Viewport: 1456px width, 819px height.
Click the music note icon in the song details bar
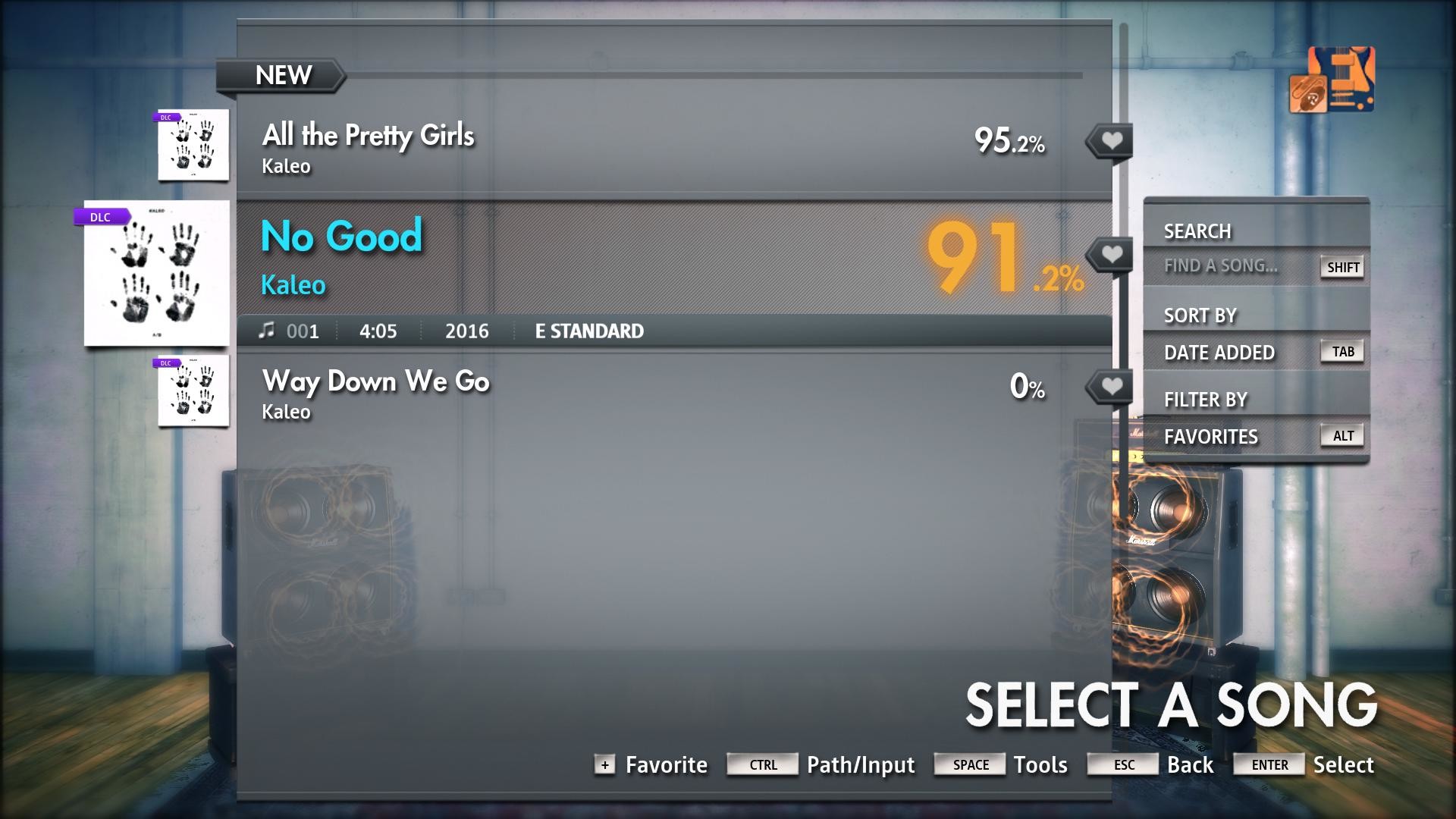268,330
